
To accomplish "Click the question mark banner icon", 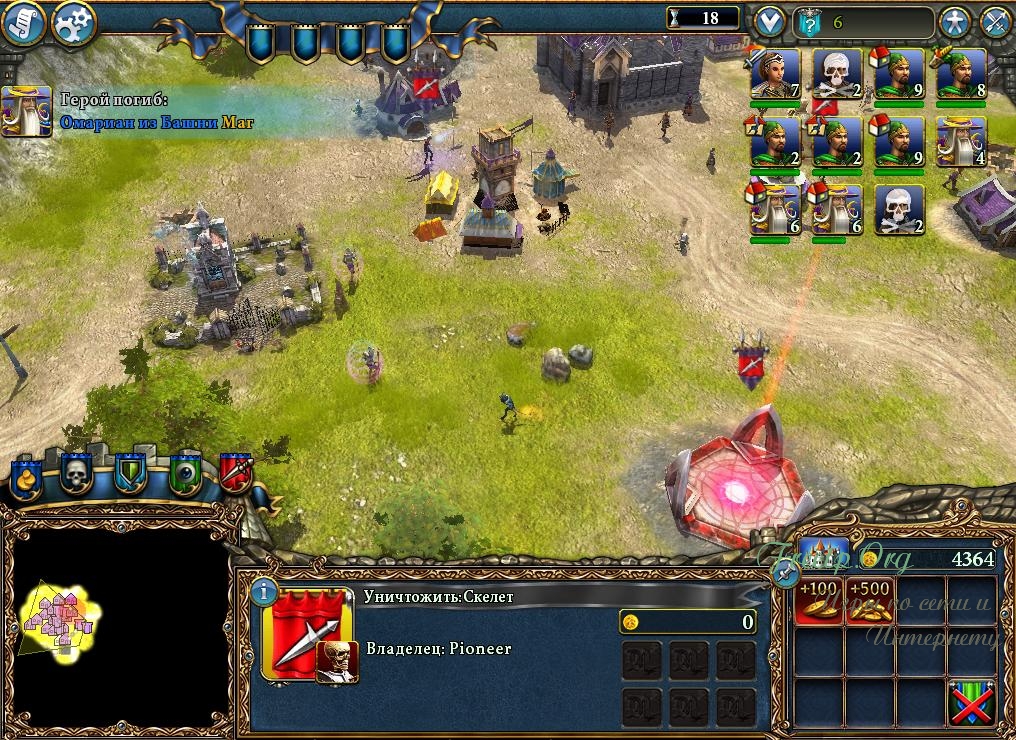I will 810,21.
